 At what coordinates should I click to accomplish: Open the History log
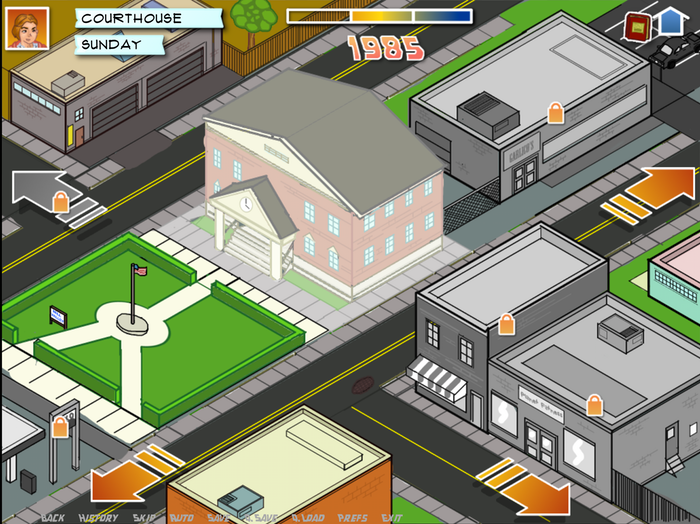pos(99,517)
